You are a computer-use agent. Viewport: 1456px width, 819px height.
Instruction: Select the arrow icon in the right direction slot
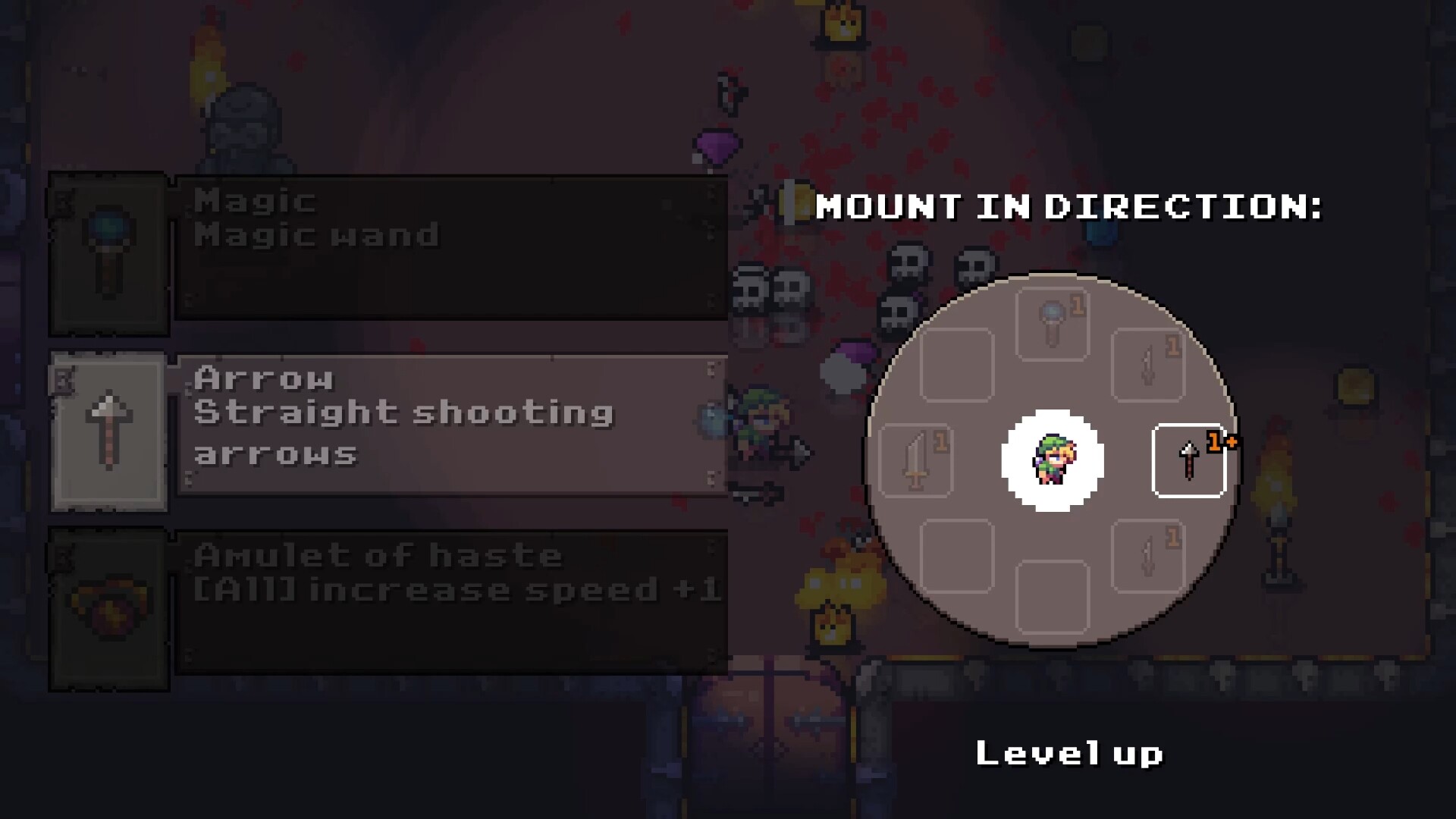[x=1188, y=461]
